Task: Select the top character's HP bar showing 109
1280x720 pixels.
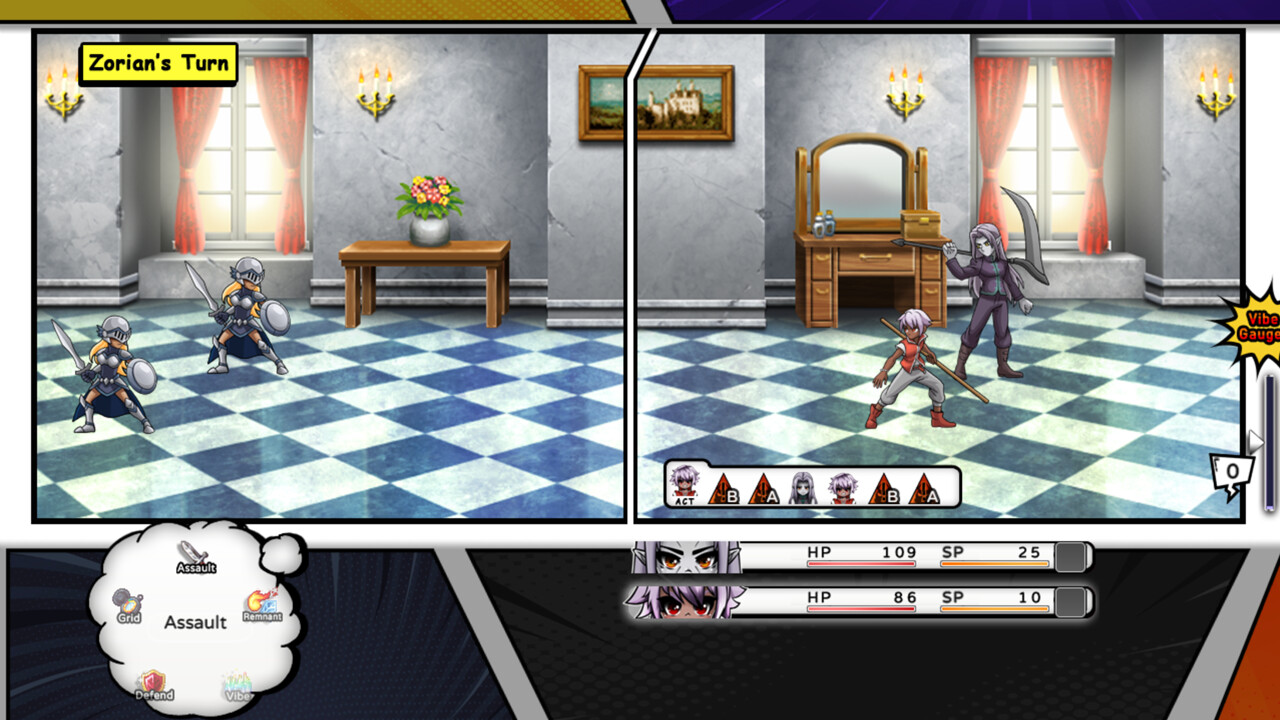Action: (x=862, y=552)
